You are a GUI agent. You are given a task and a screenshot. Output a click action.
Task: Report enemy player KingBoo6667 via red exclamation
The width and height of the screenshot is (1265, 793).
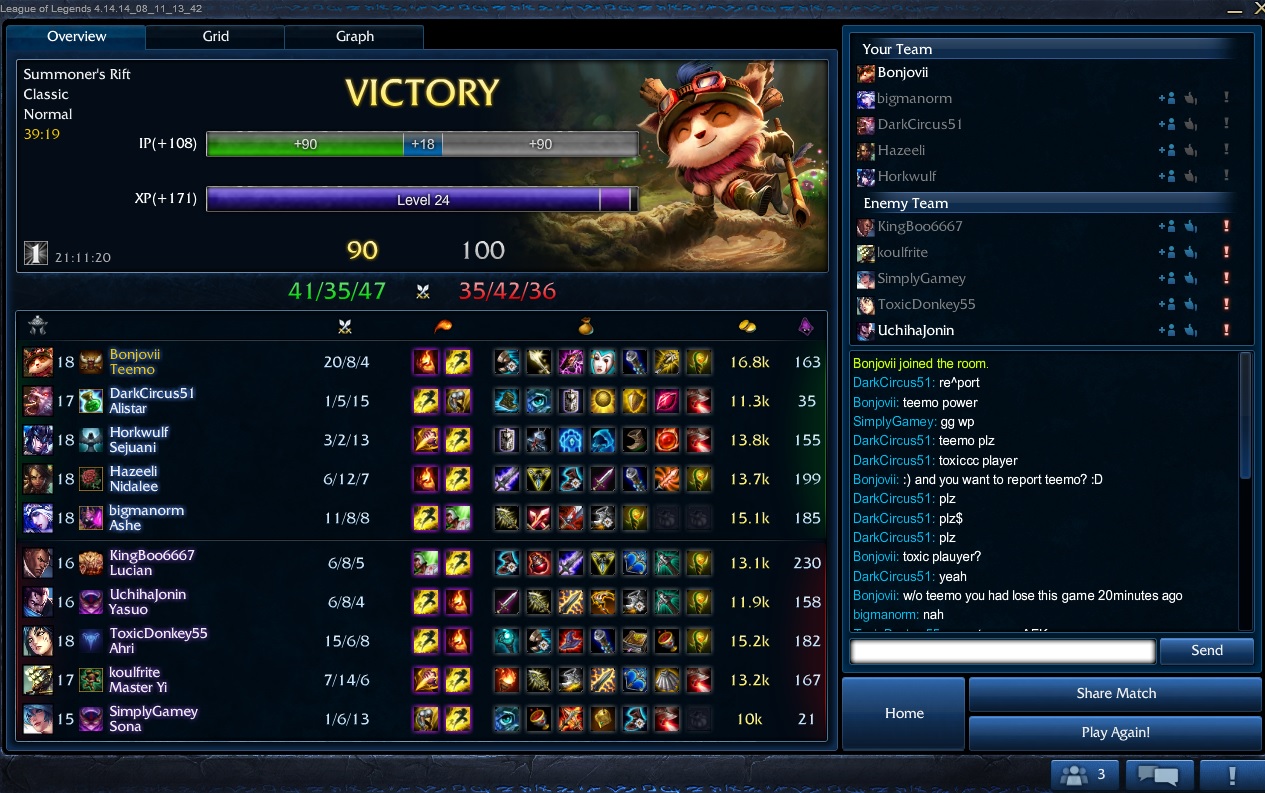coord(1226,227)
